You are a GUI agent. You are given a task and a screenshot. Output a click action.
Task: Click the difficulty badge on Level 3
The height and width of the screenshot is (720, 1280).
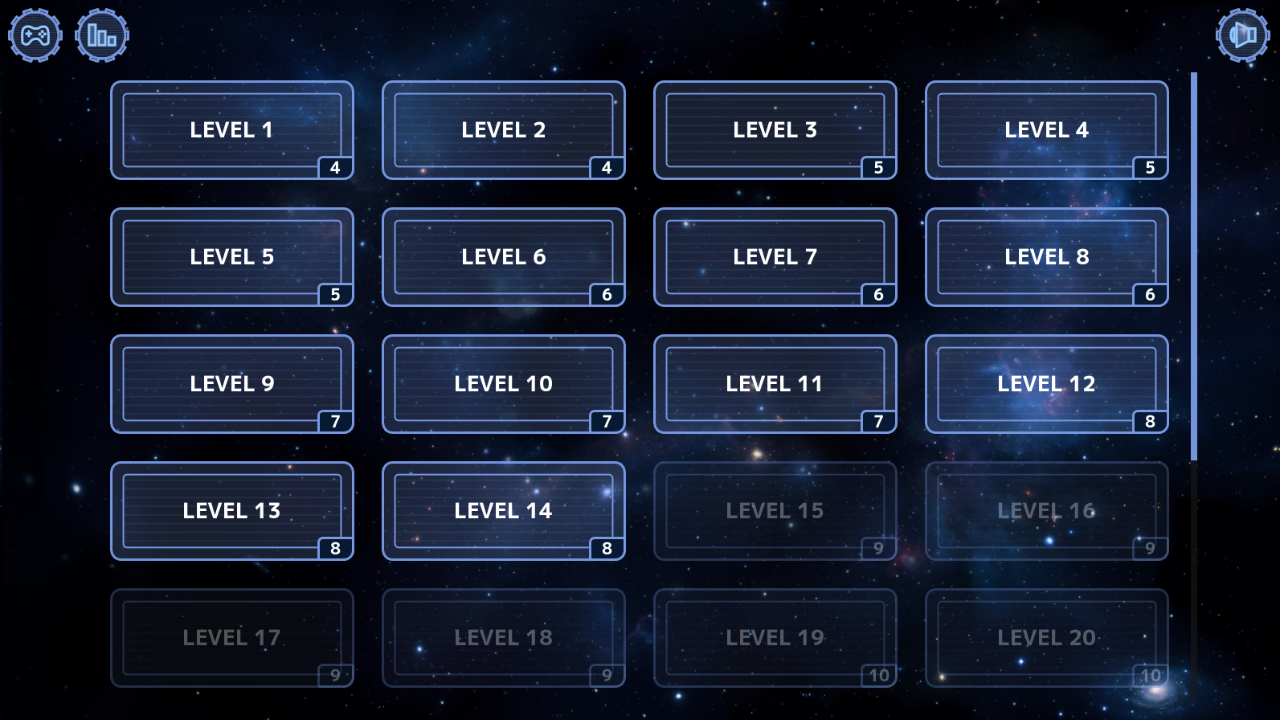pyautogui.click(x=880, y=168)
